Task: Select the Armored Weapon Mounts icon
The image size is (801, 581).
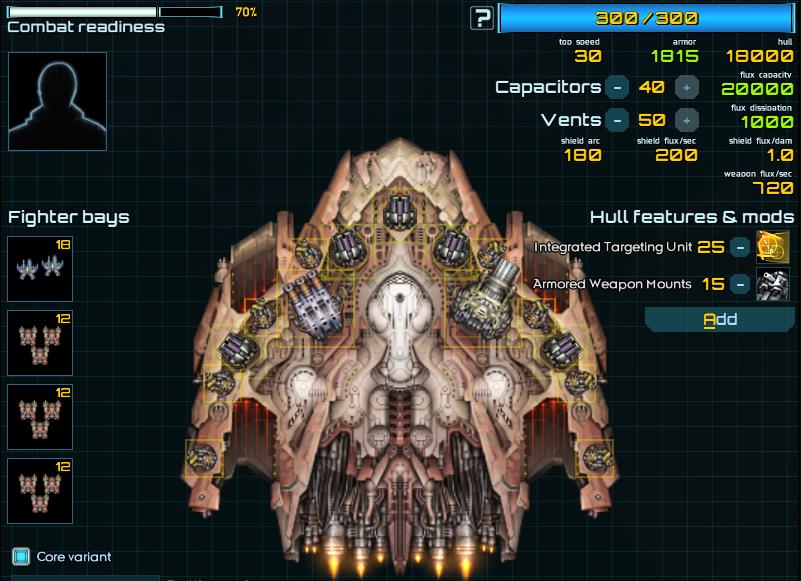Action: (x=772, y=284)
